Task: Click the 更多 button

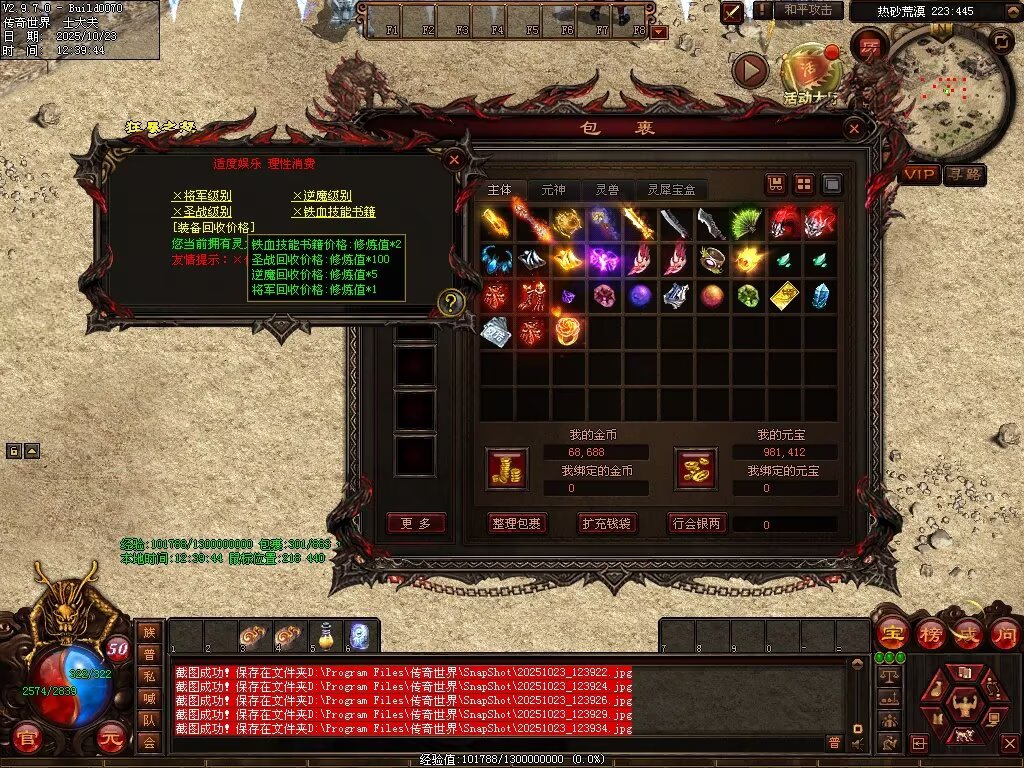Action: click(x=416, y=523)
